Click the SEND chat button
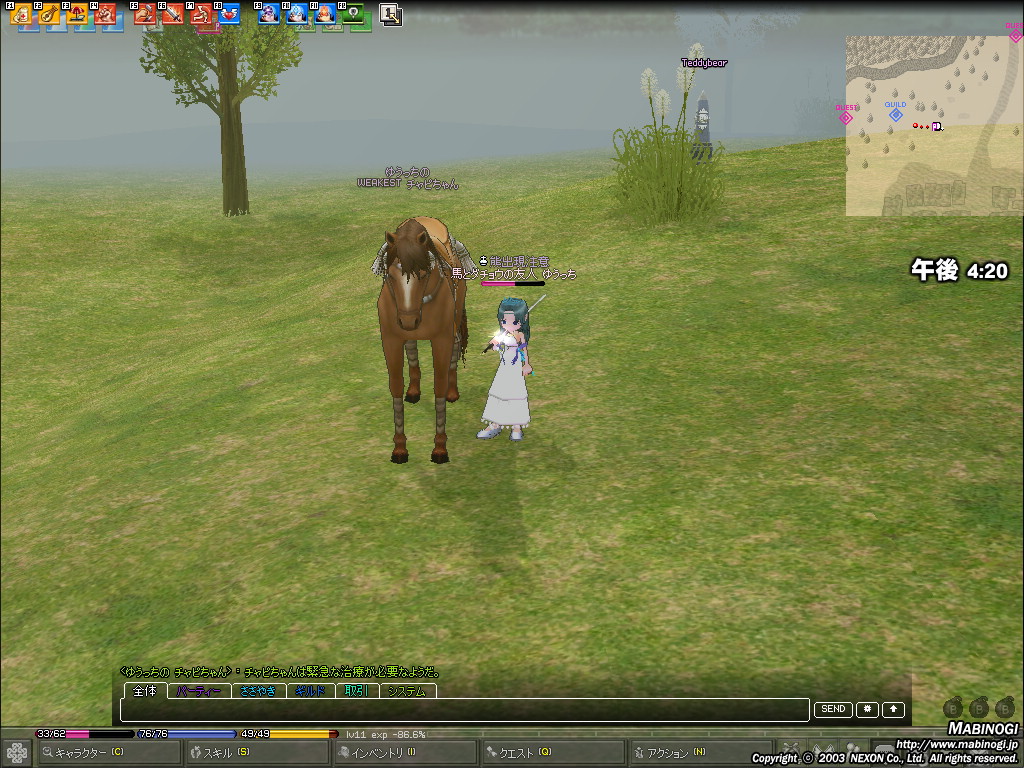The width and height of the screenshot is (1024, 768). click(833, 710)
